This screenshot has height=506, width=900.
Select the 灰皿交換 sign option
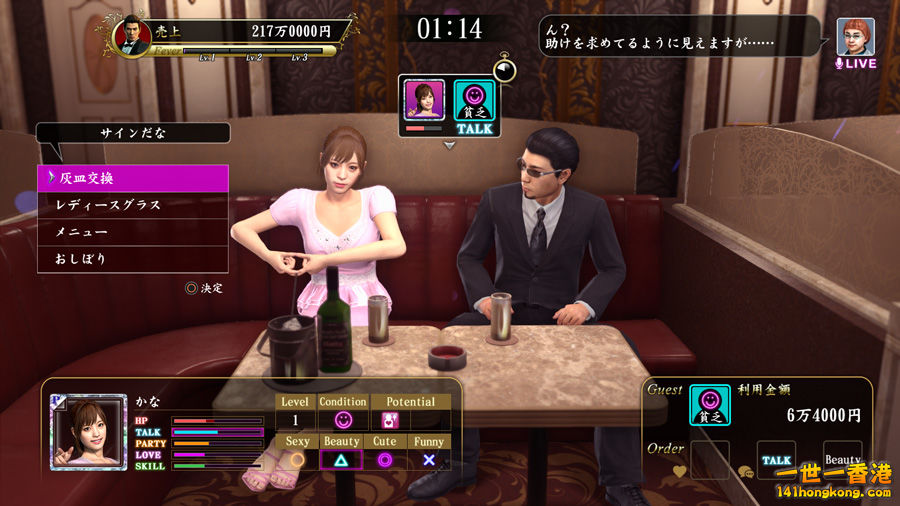coord(133,178)
